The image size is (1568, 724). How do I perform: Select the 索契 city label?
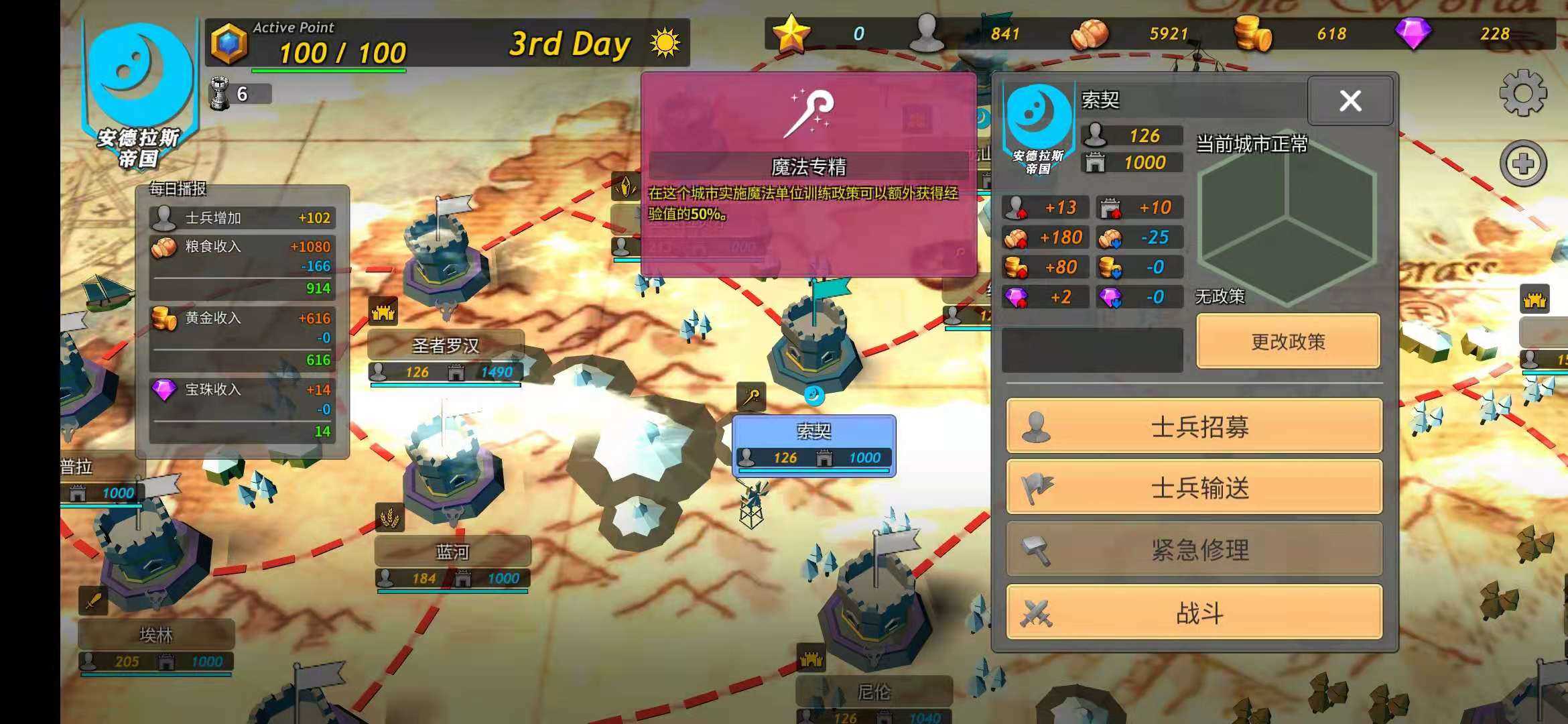click(813, 431)
